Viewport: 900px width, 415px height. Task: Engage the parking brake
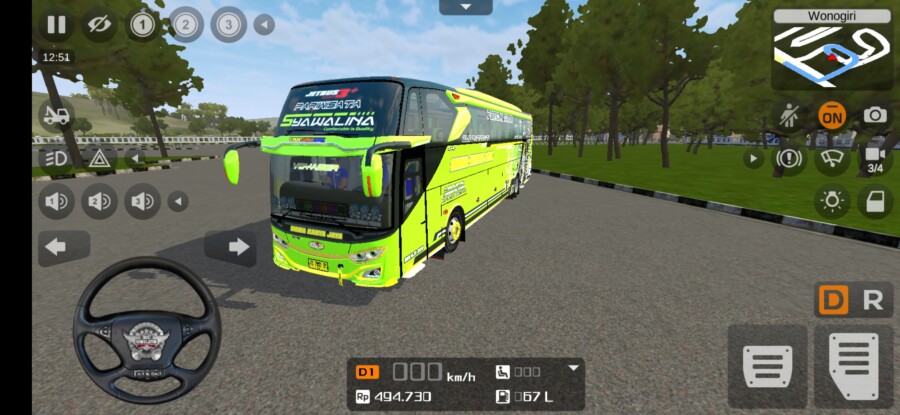pos(790,158)
